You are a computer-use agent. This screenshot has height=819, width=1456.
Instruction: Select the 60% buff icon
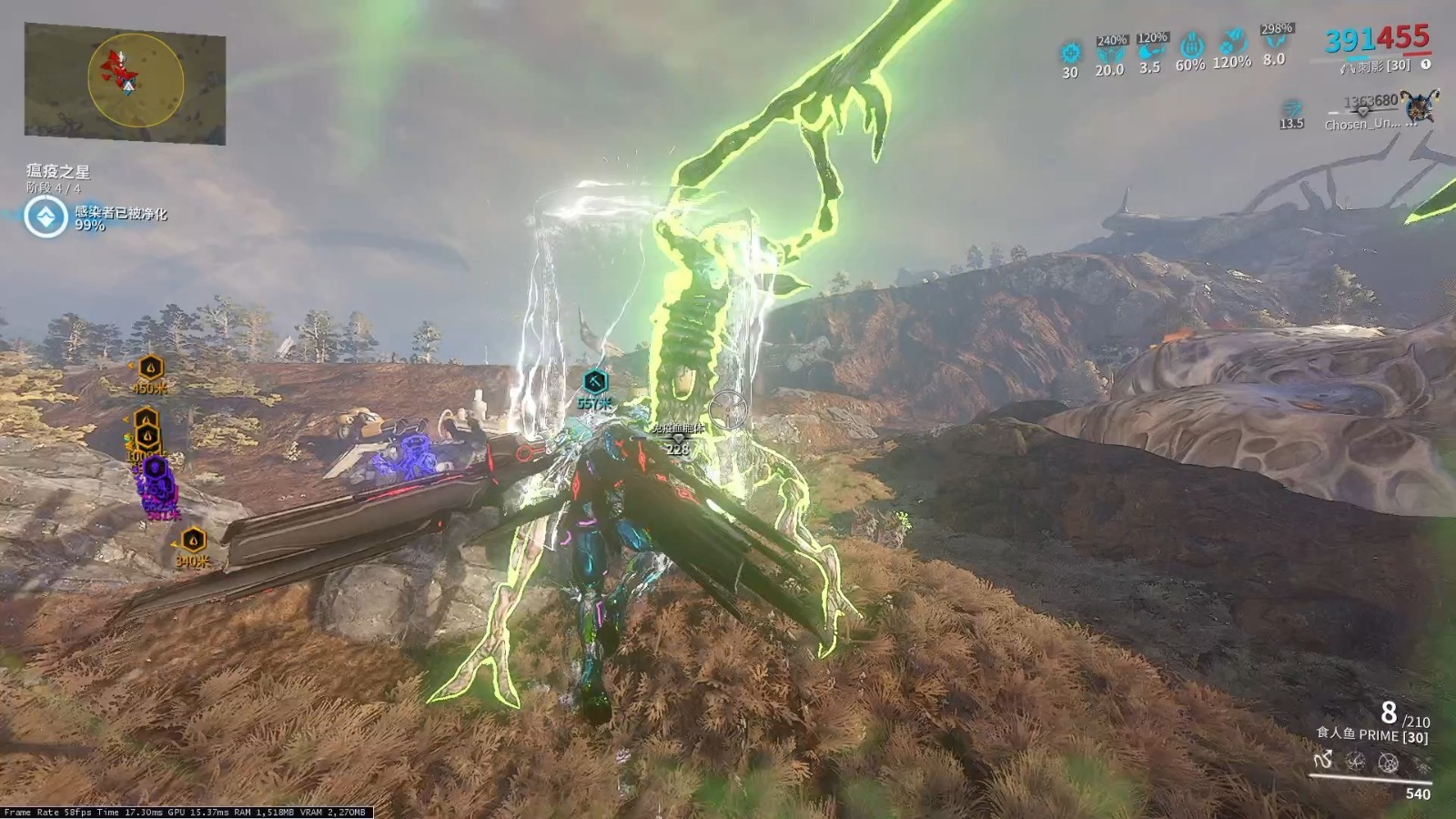[1190, 45]
